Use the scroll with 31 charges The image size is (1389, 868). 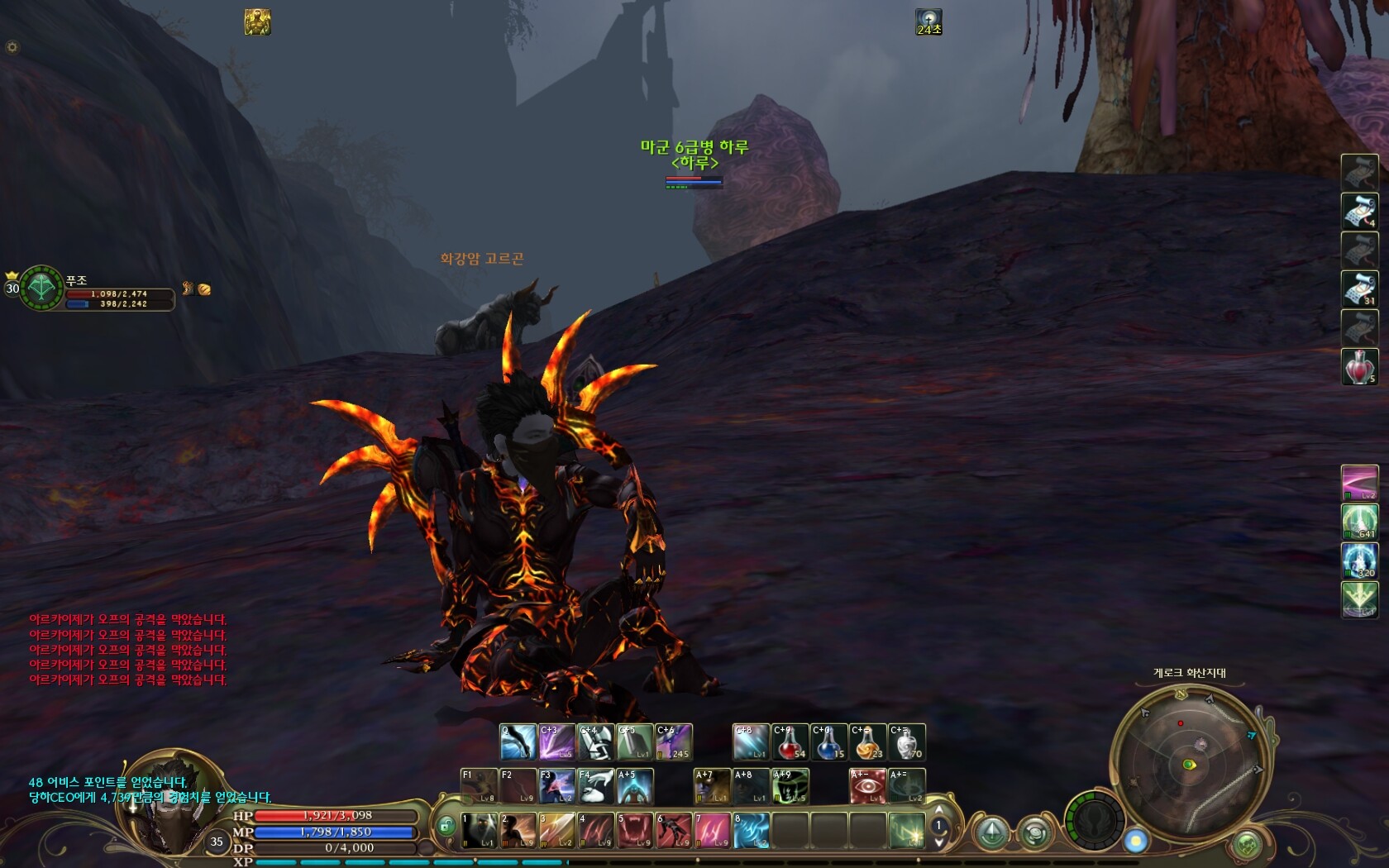[x=1359, y=289]
